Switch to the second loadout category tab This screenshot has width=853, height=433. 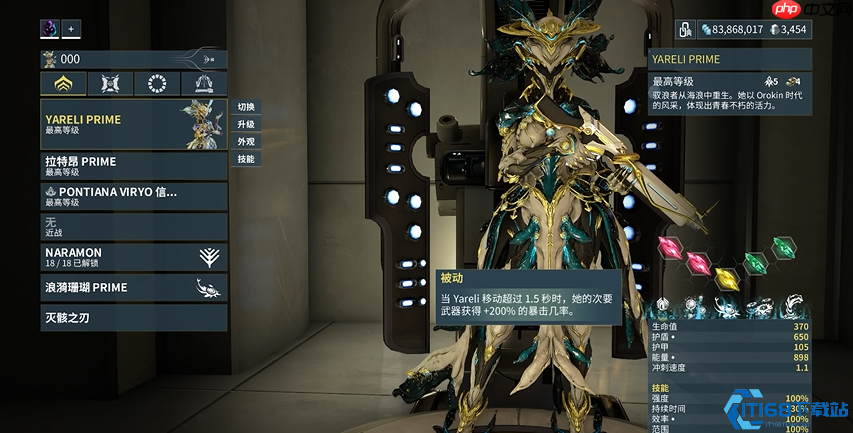(110, 84)
